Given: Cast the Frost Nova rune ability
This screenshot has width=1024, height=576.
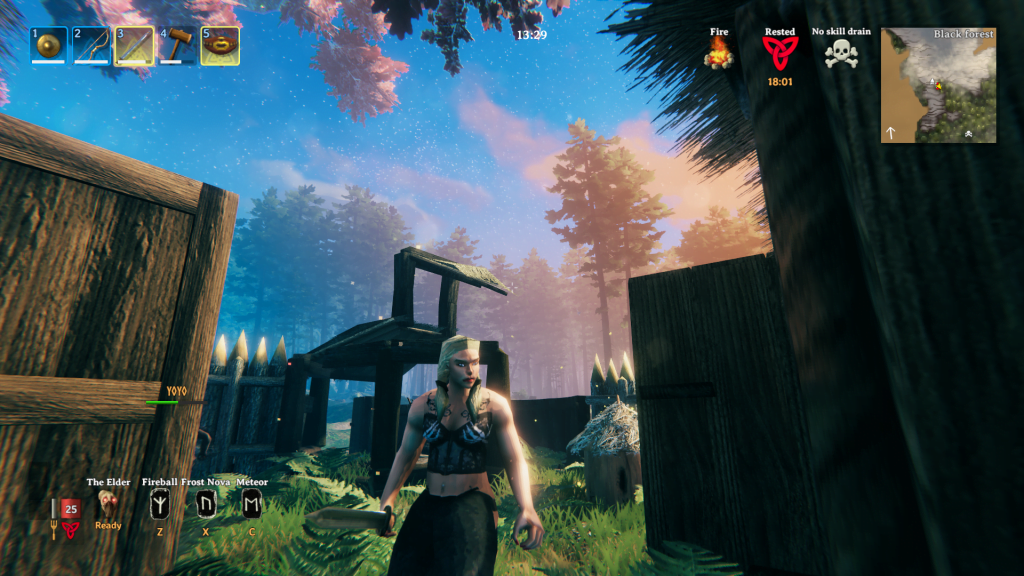Looking at the screenshot, I should click(x=206, y=505).
